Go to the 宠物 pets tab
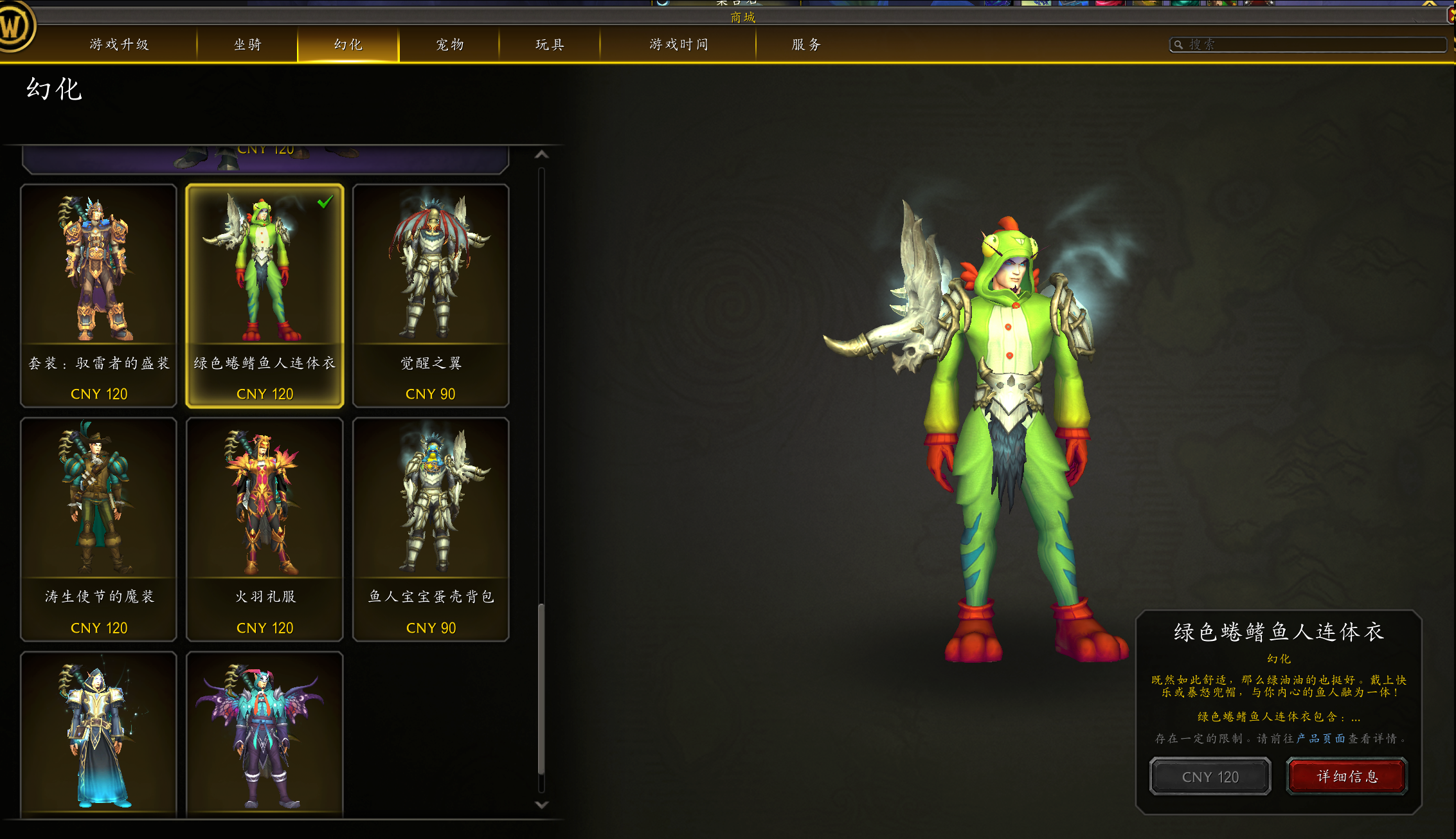 point(449,44)
